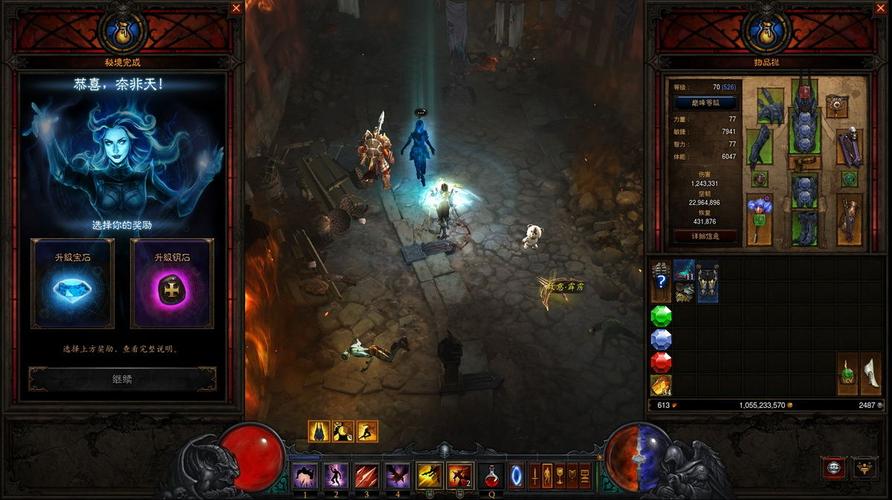Choose the 升級宝石 gem upgrade reward

(x=72, y=283)
